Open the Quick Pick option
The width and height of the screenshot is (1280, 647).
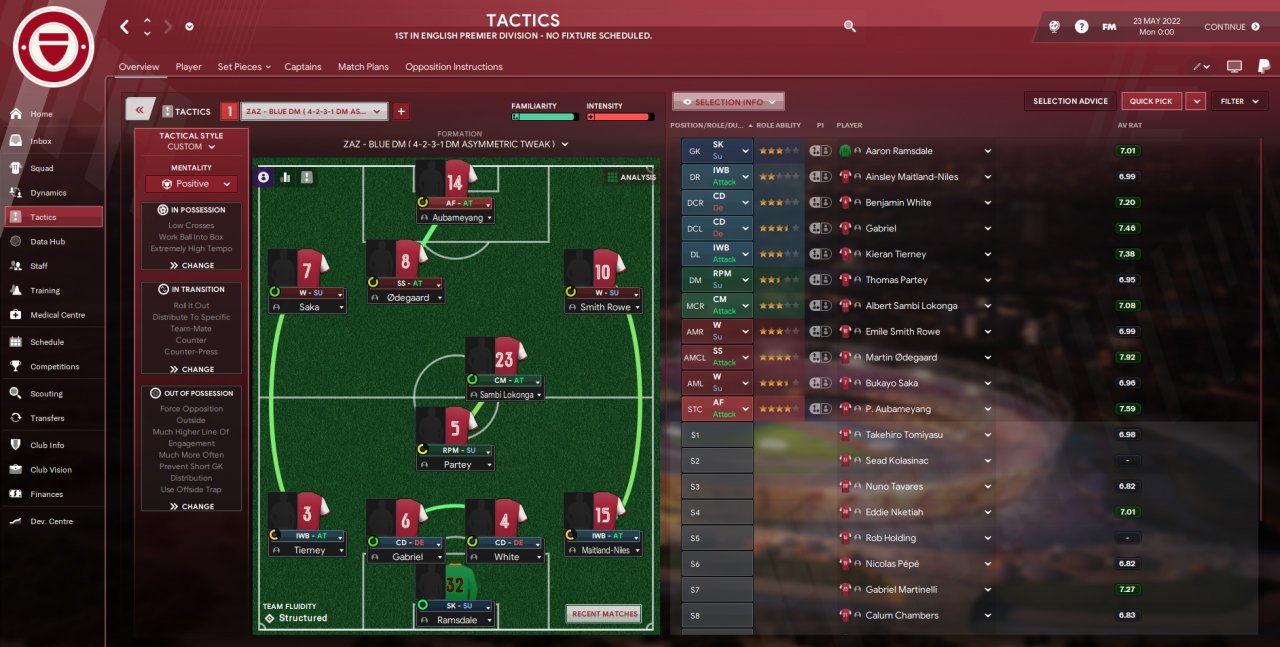pos(1151,101)
